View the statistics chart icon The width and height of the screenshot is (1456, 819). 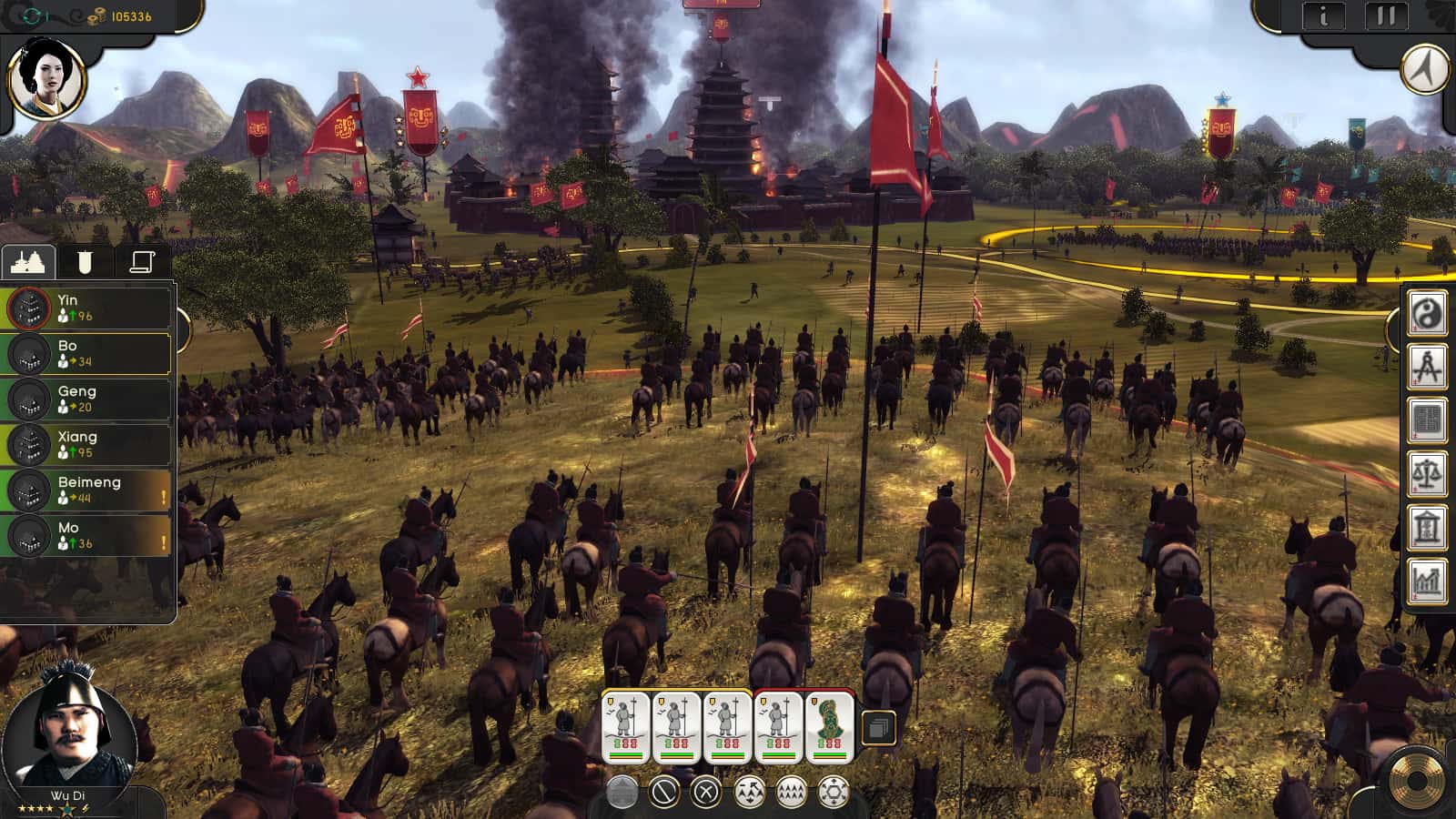pyautogui.click(x=1428, y=581)
